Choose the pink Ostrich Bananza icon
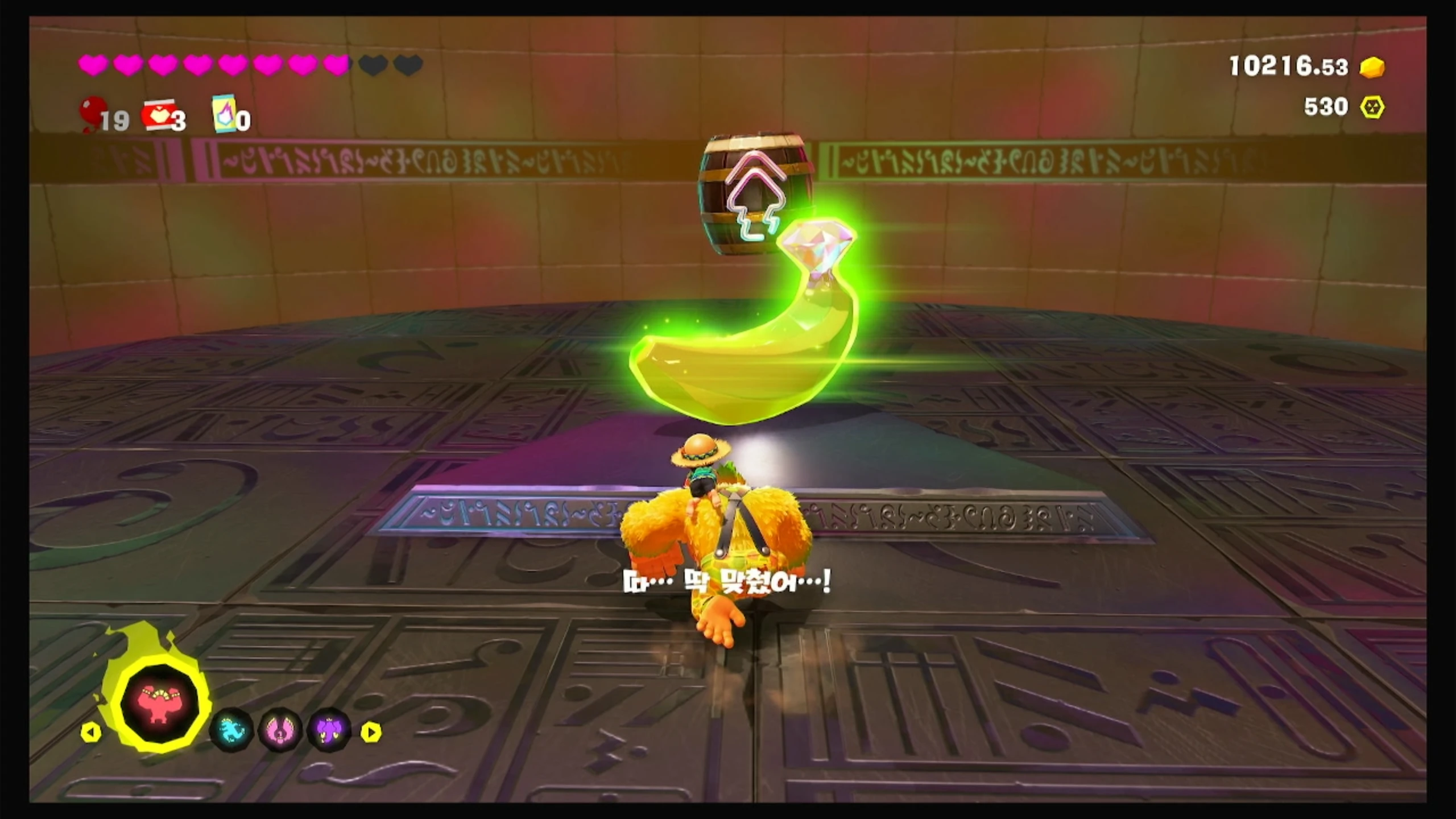Screen dimensions: 1456x819 click(280, 730)
